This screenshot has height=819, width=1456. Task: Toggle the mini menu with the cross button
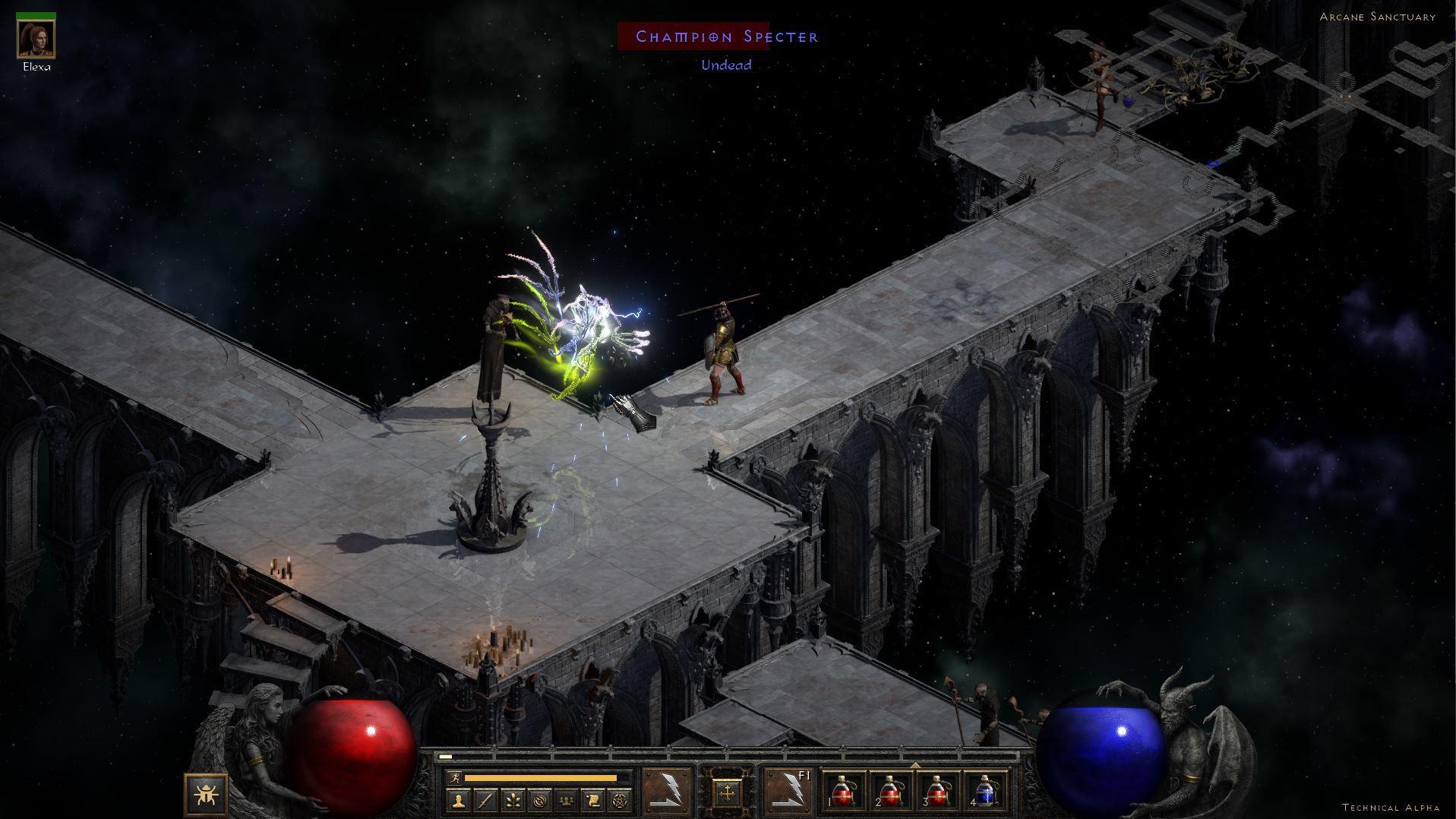[727, 794]
